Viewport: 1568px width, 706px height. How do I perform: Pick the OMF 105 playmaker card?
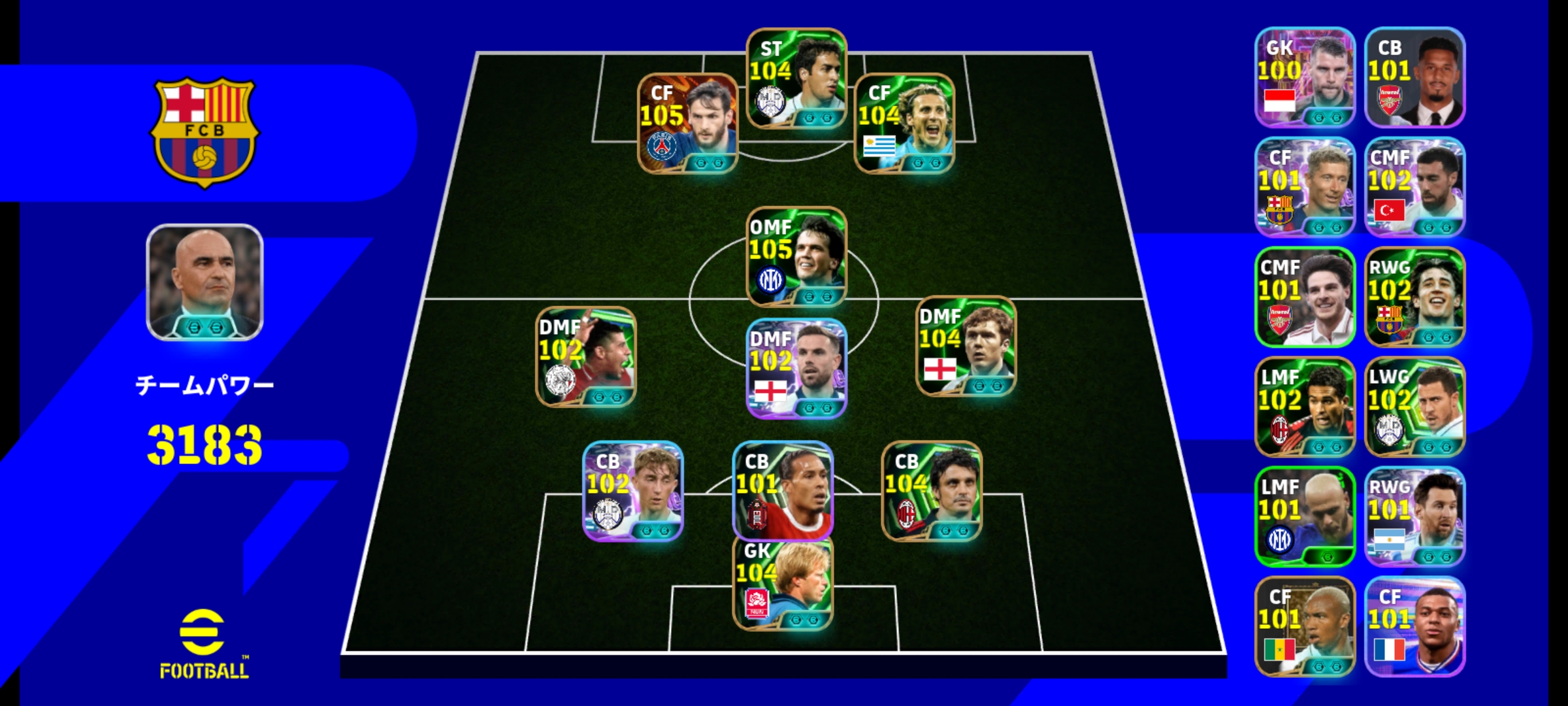click(796, 257)
